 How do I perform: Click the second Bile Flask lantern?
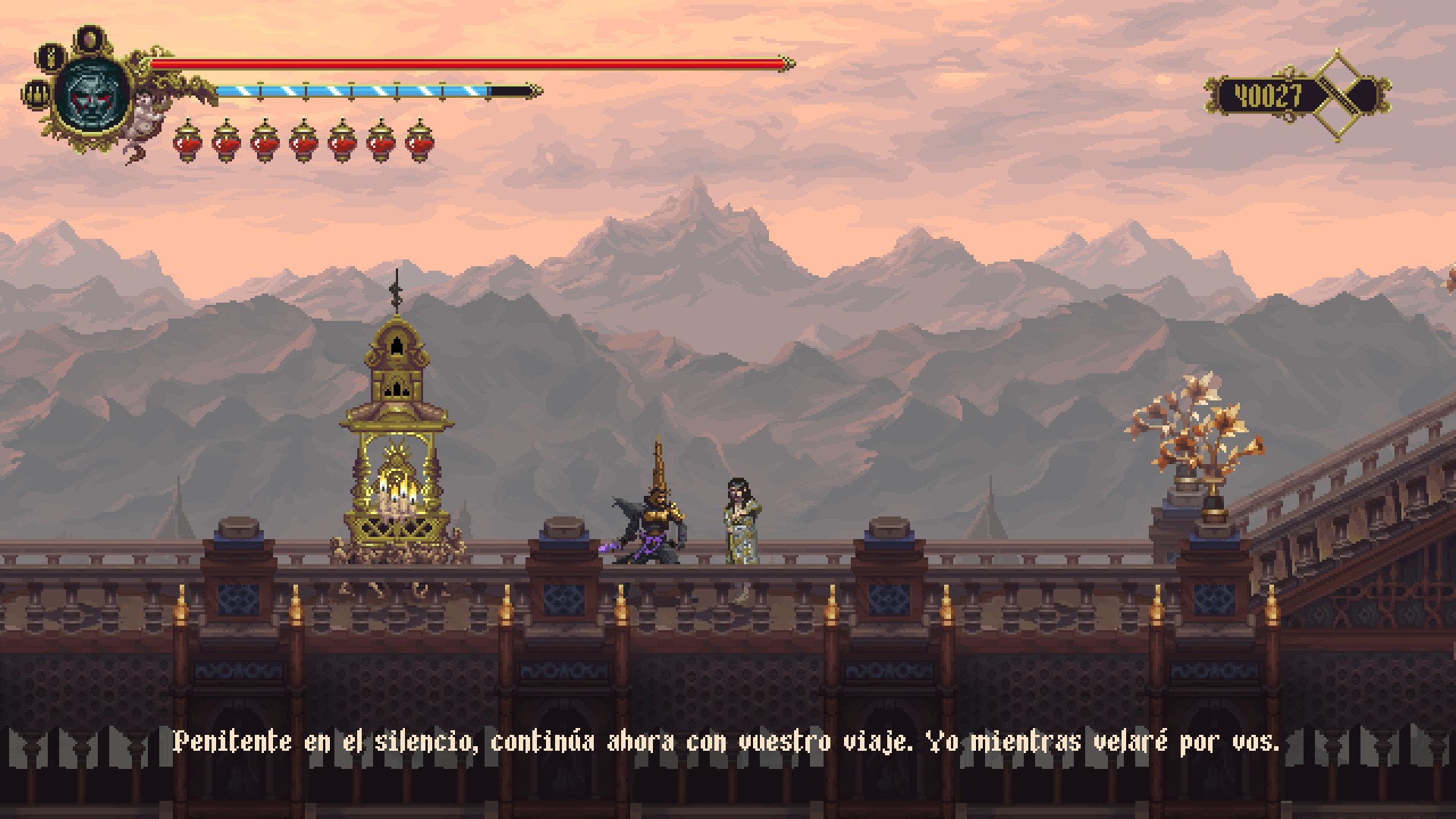coord(225,142)
